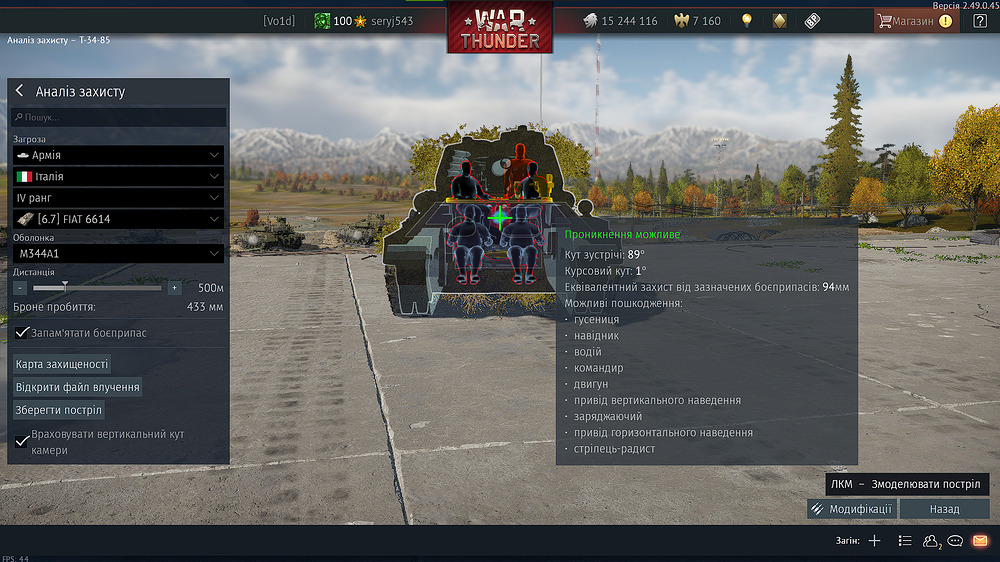Open the IV ранг rank dropdown
This screenshot has width=1000, height=562.
[118, 197]
